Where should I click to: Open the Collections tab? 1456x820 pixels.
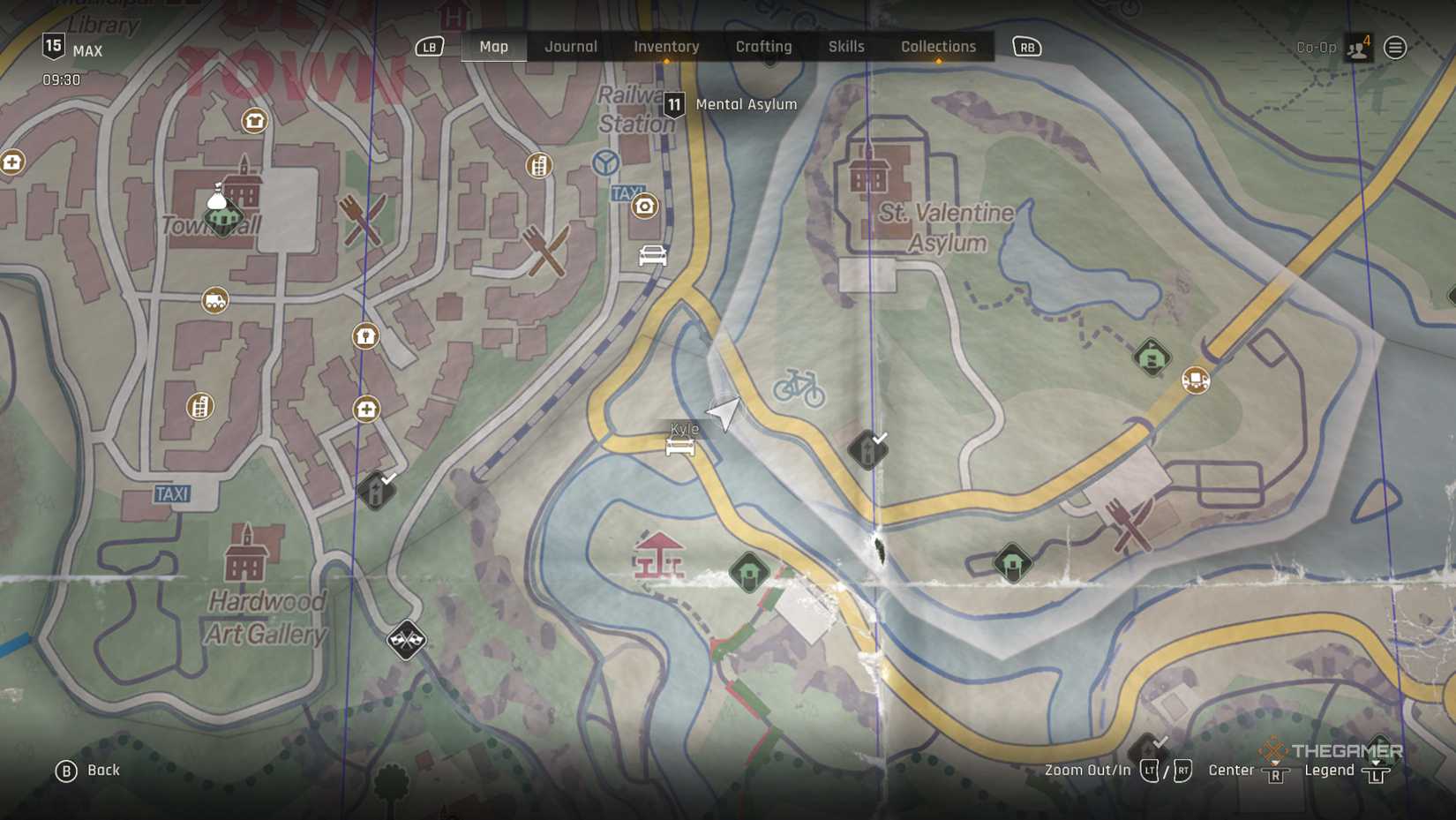[938, 47]
